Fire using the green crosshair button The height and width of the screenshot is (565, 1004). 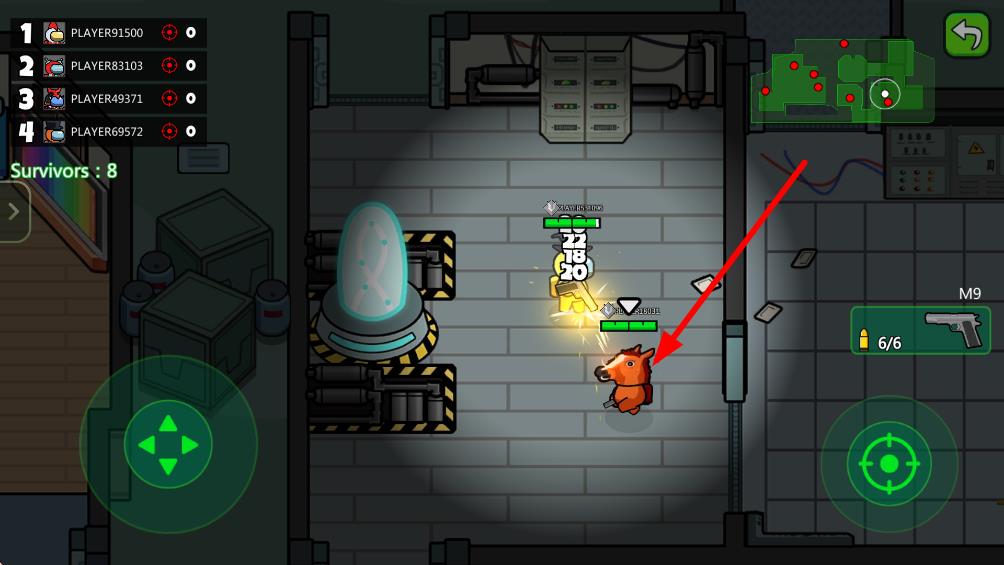(x=889, y=463)
